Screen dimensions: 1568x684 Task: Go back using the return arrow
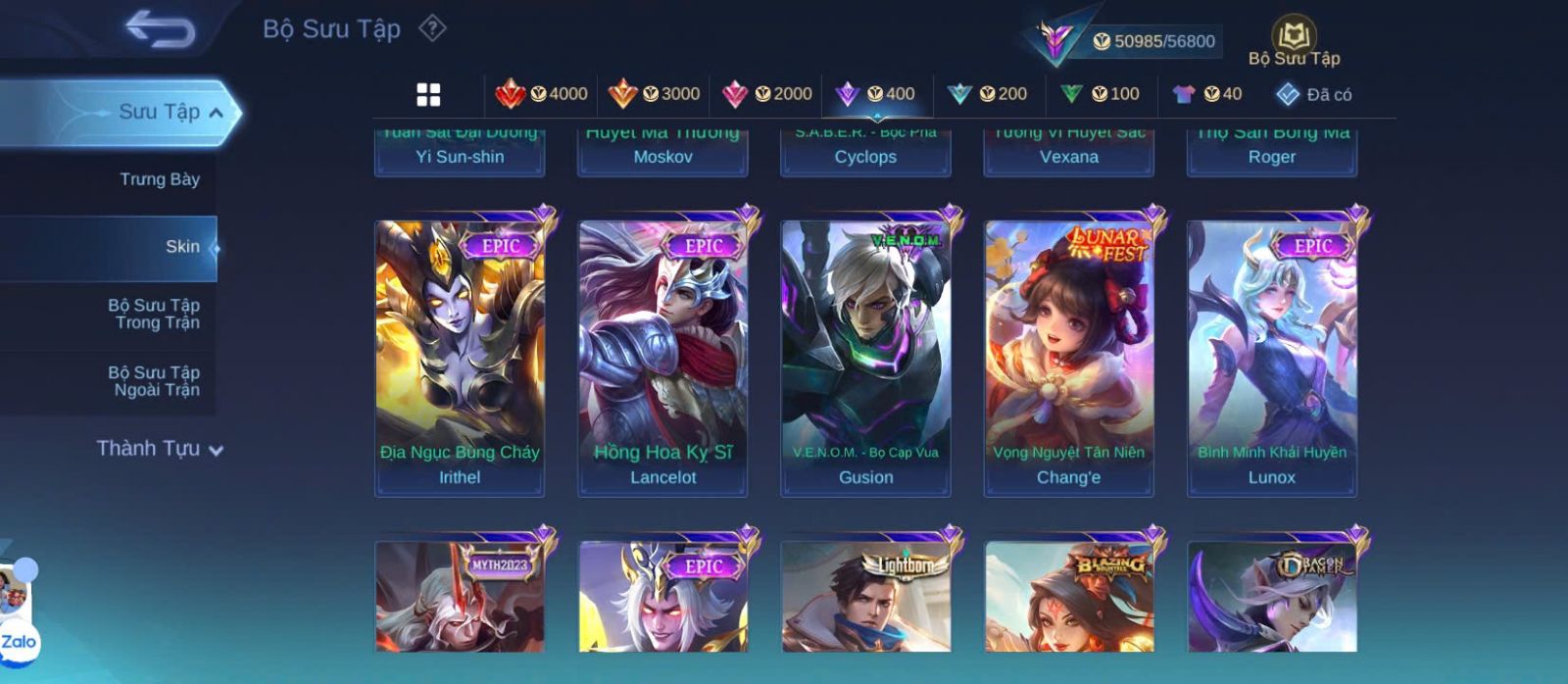[160, 29]
